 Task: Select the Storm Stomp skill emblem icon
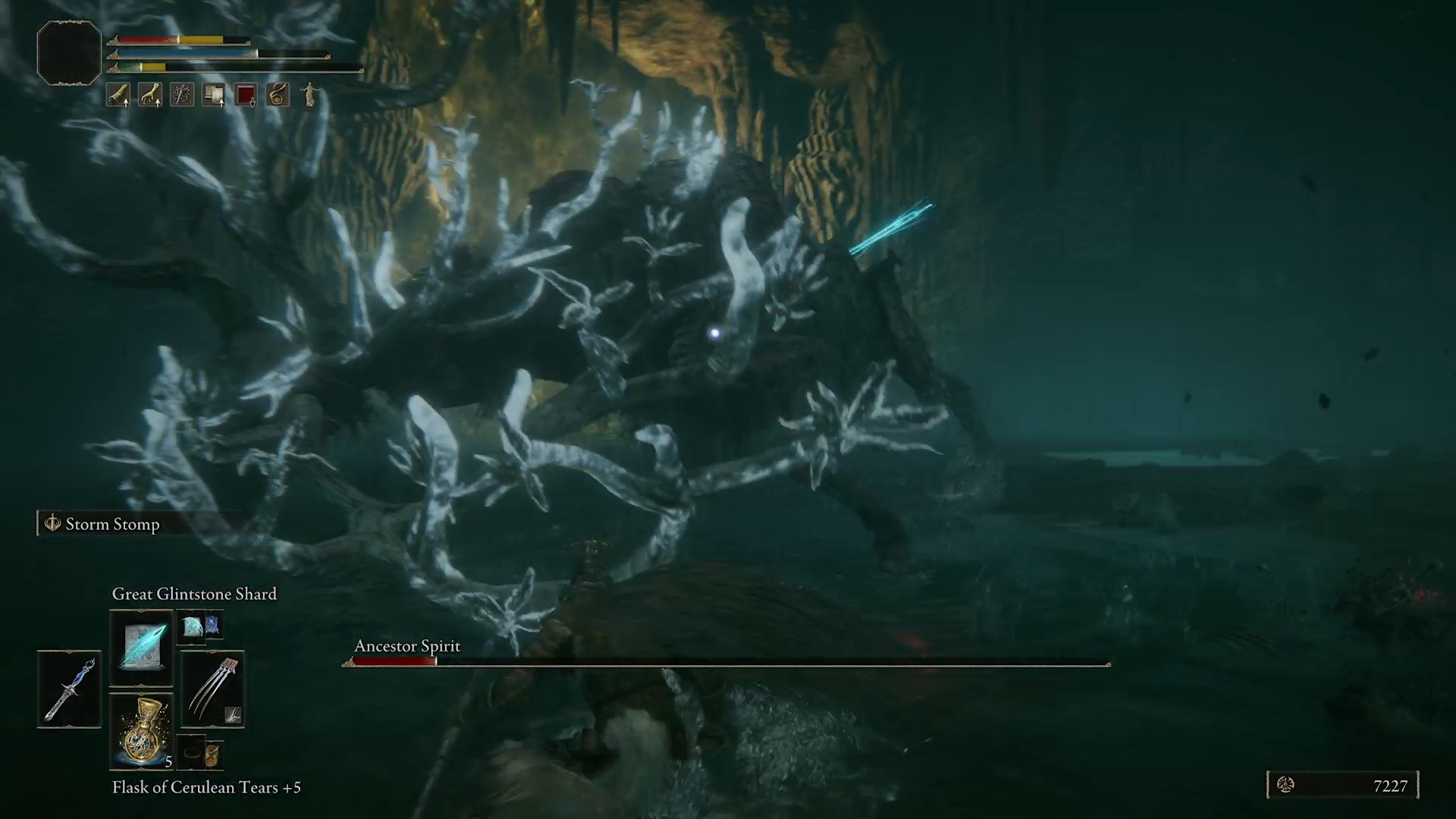coord(52,523)
